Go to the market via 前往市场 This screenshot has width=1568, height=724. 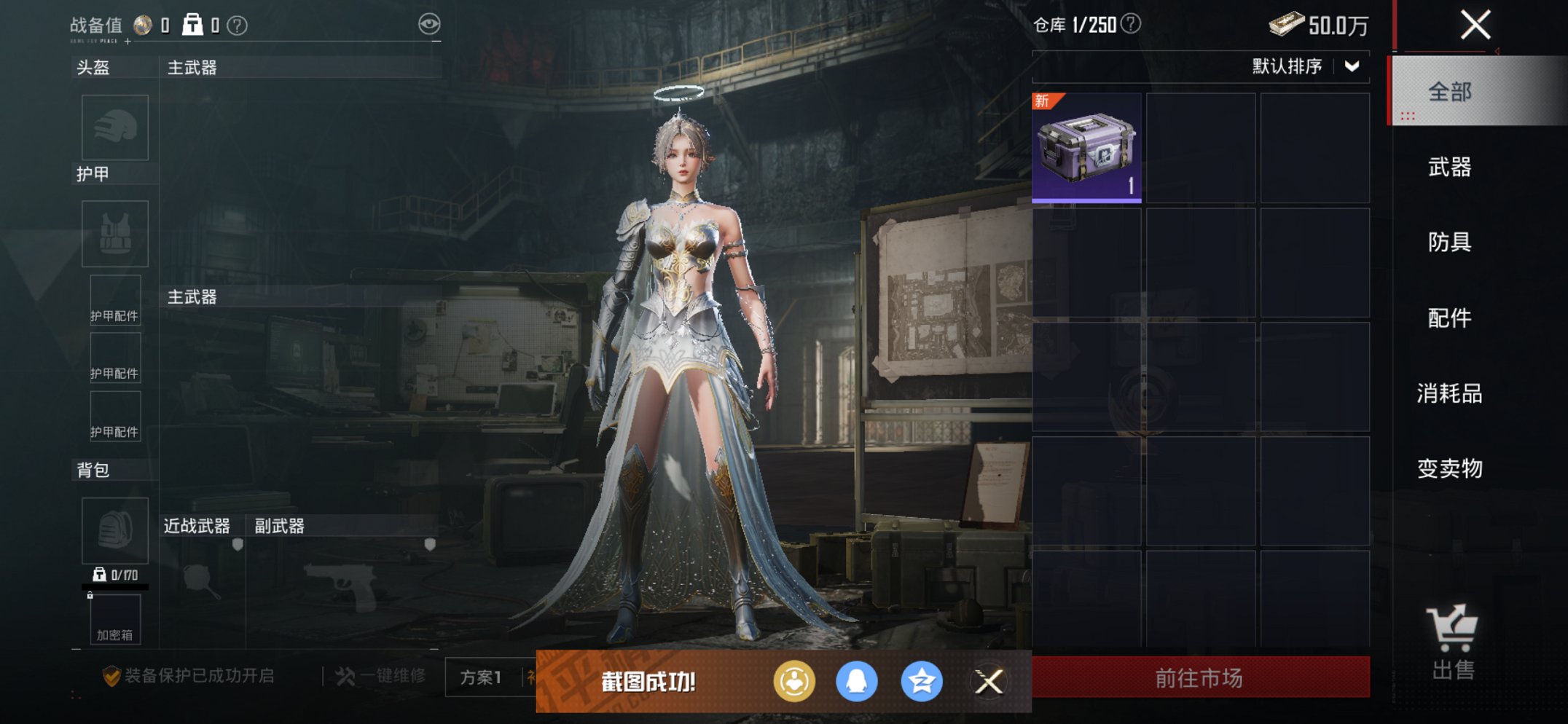[x=1200, y=677]
